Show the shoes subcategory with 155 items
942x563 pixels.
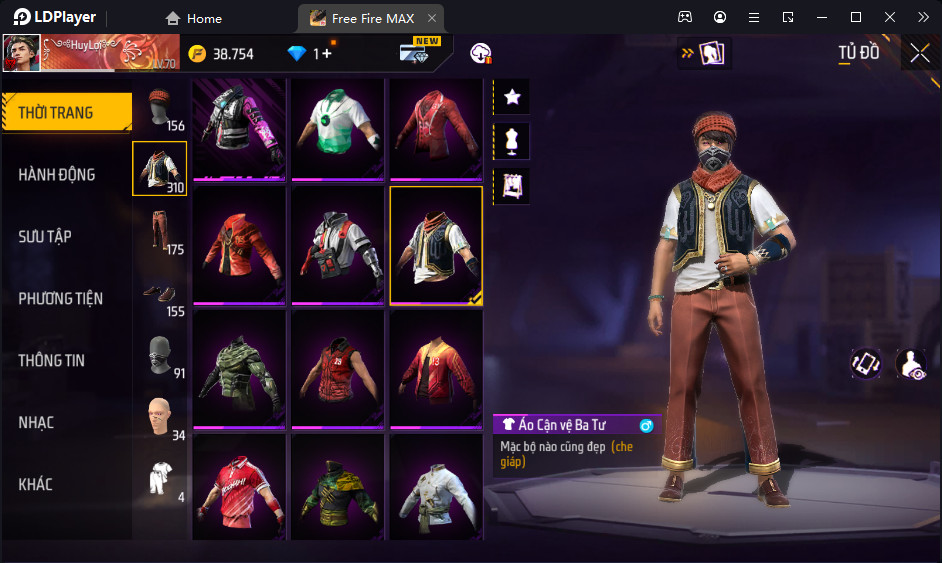[160, 294]
